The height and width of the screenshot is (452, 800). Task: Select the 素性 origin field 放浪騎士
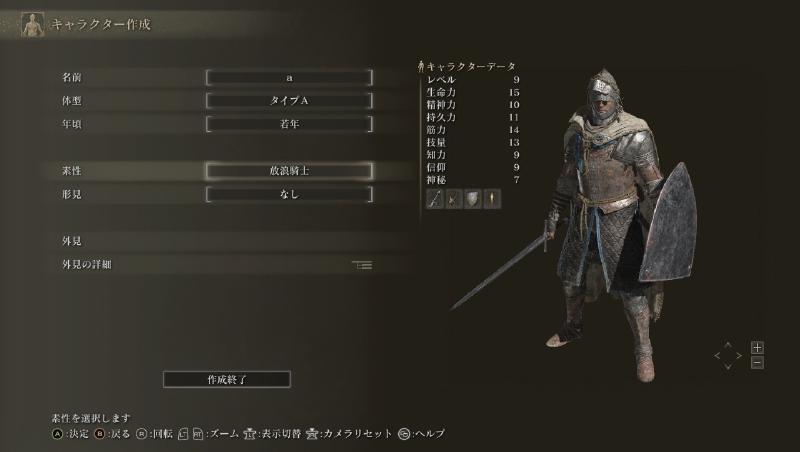pyautogui.click(x=289, y=171)
